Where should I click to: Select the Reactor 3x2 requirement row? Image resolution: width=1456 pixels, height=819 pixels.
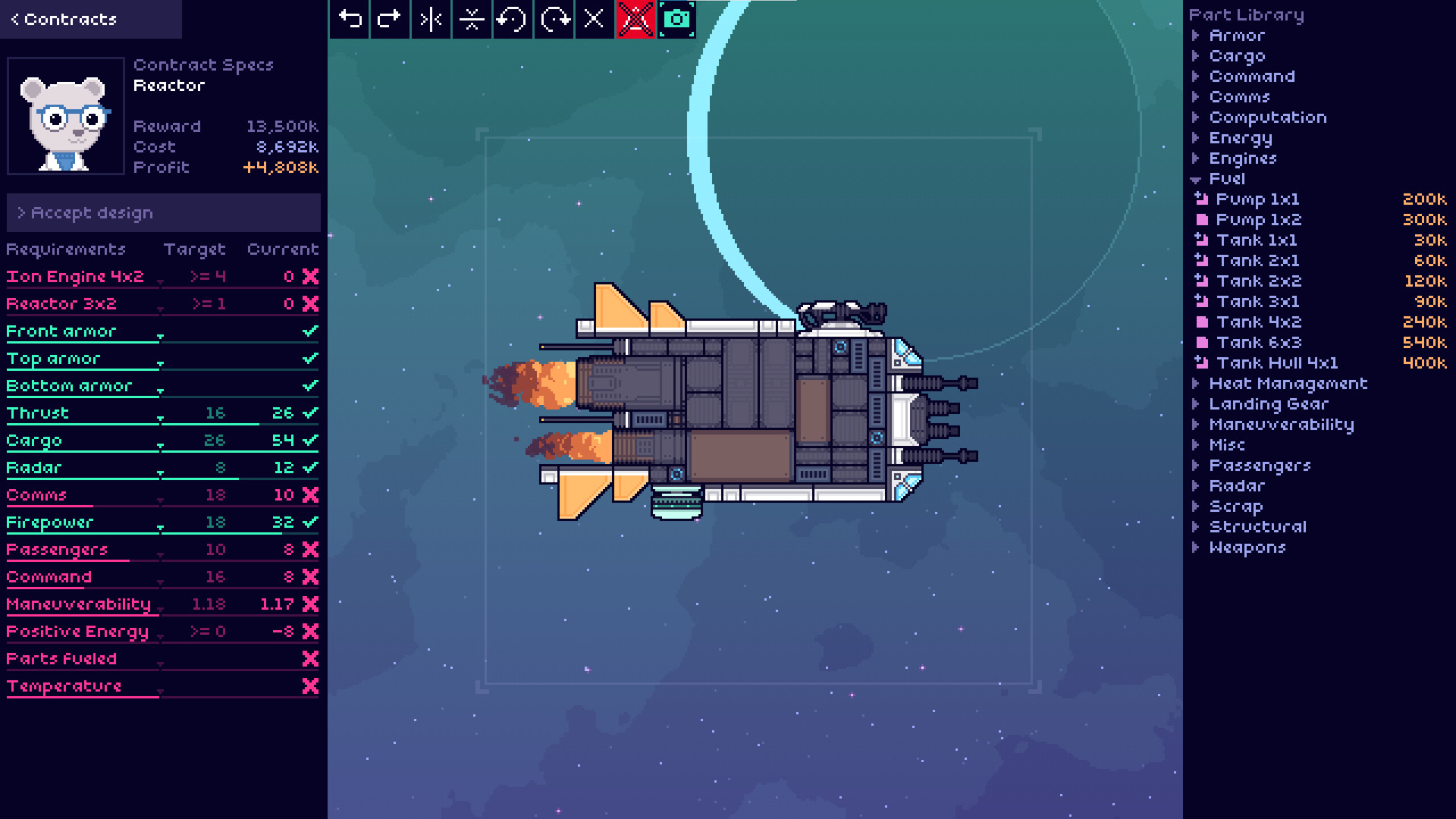point(61,304)
